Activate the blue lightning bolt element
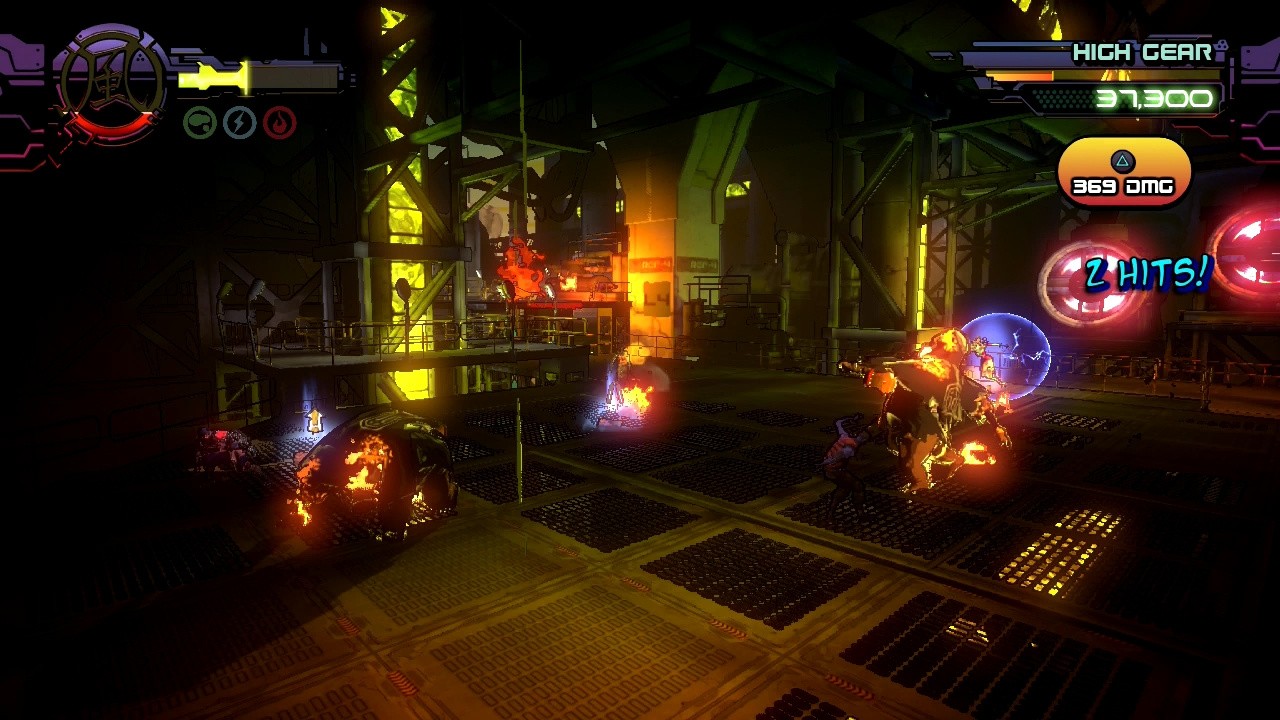 pyautogui.click(x=240, y=123)
